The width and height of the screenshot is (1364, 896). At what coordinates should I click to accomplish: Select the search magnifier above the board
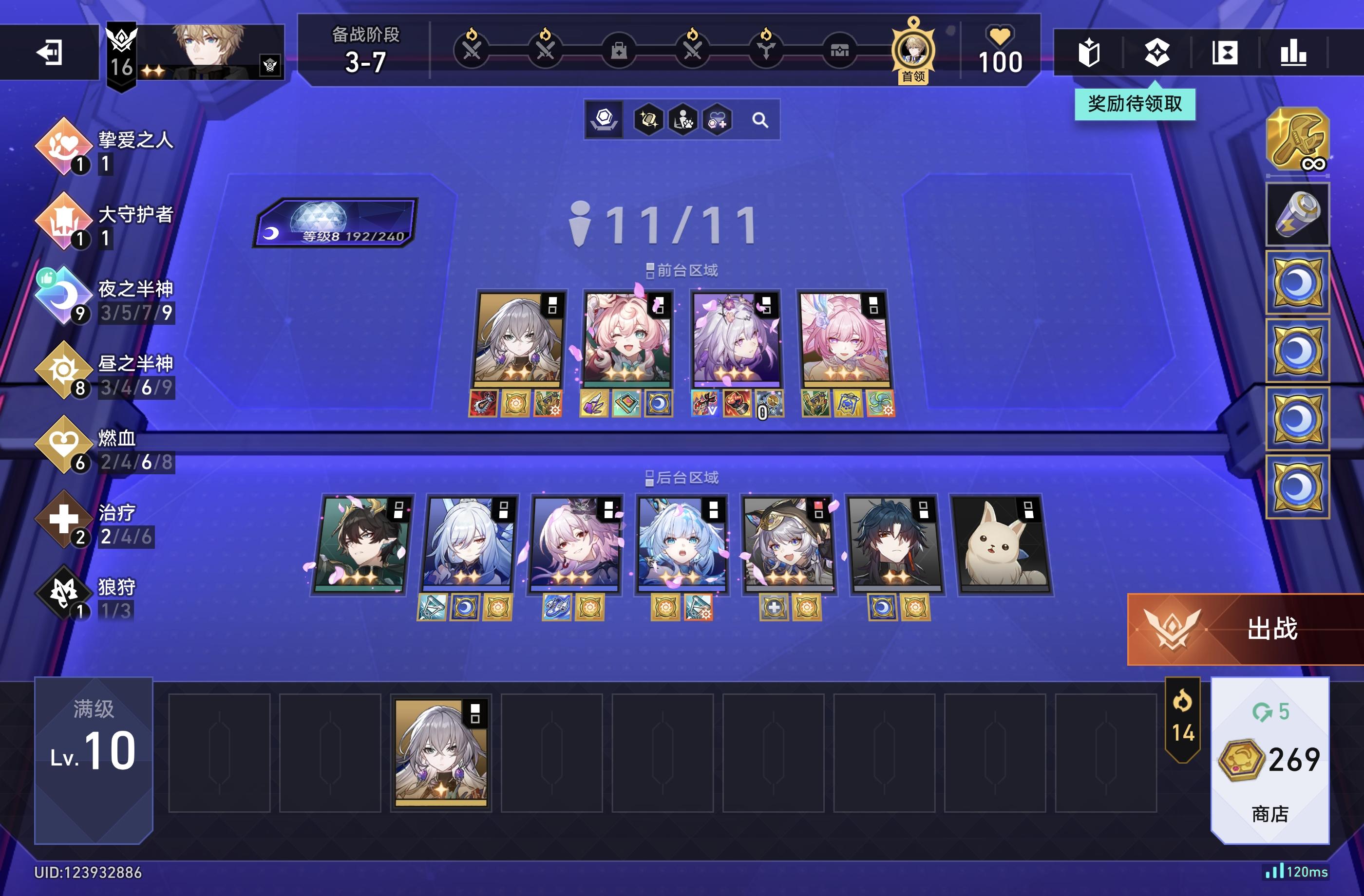point(760,120)
